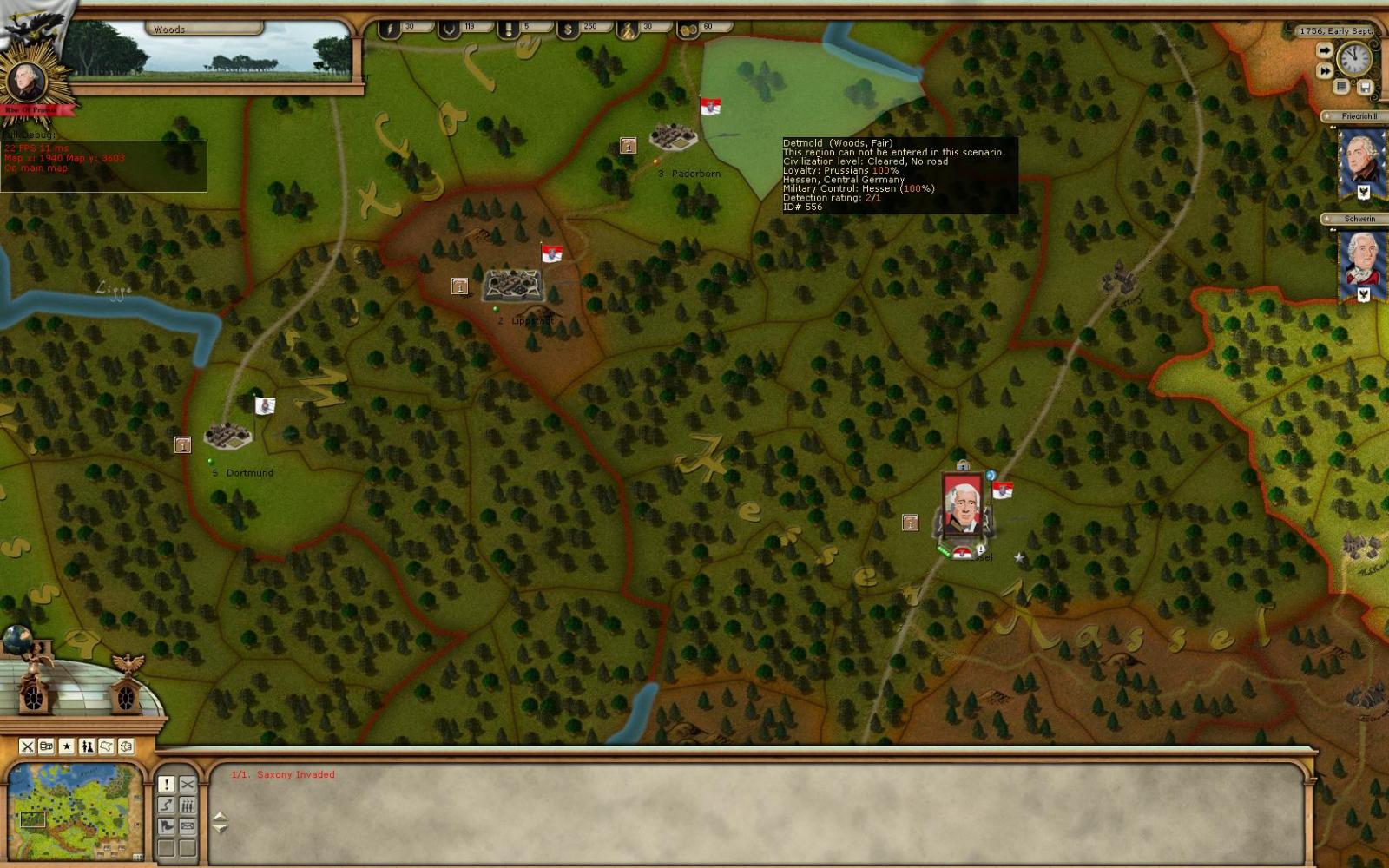Click the end-turn arrow button by the clock
The width and height of the screenshot is (1389, 868).
pos(1324,51)
